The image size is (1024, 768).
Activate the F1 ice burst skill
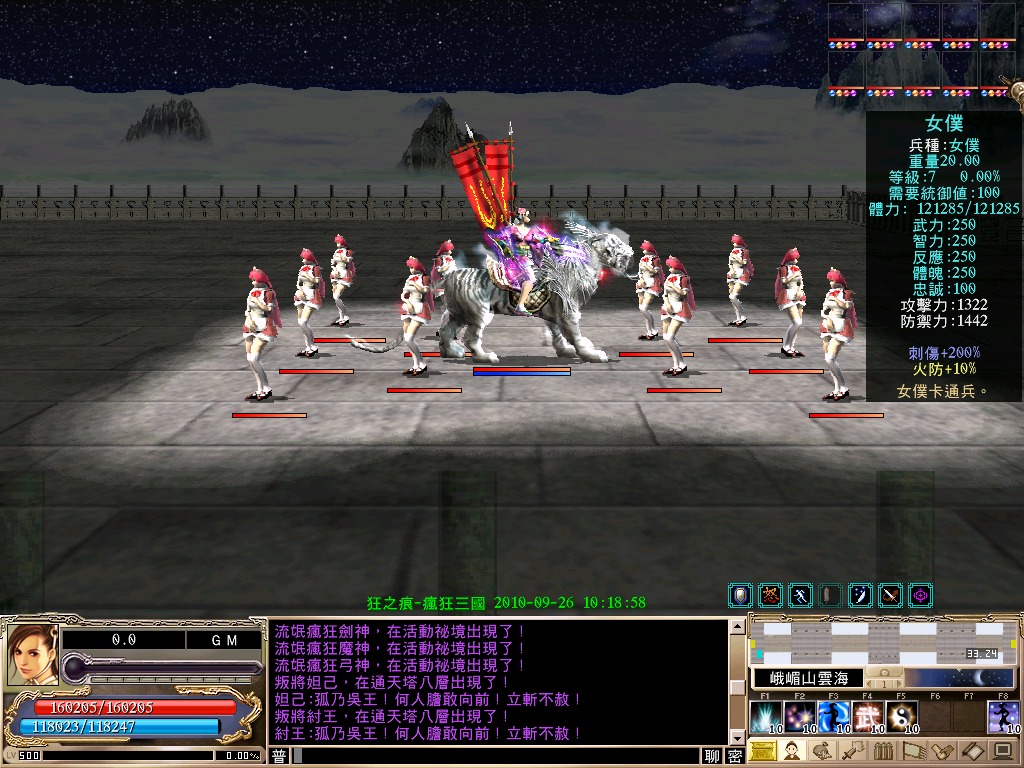click(x=765, y=717)
